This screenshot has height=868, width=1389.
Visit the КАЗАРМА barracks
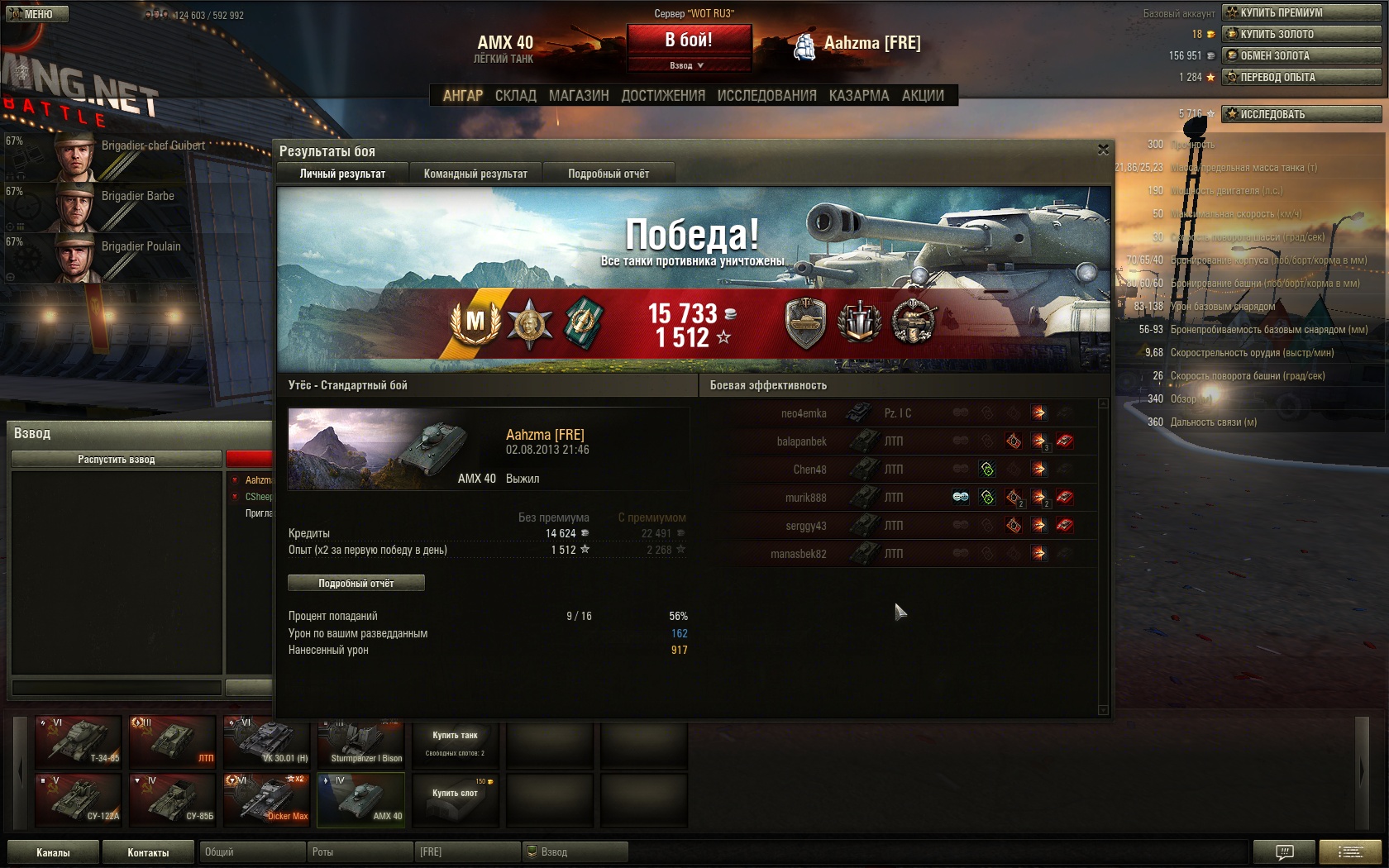tap(859, 96)
